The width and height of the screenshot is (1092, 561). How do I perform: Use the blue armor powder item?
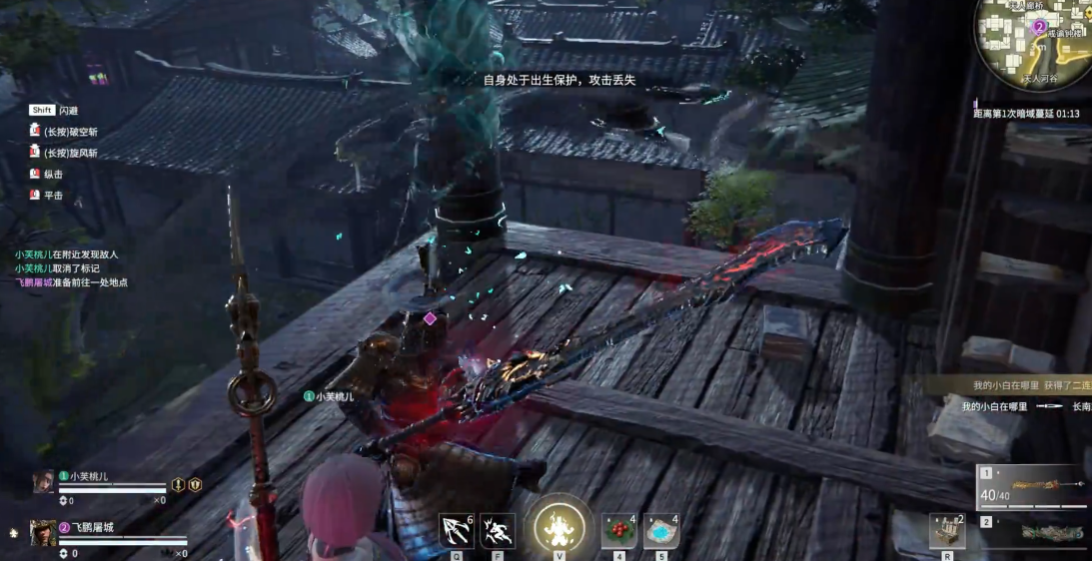(661, 531)
